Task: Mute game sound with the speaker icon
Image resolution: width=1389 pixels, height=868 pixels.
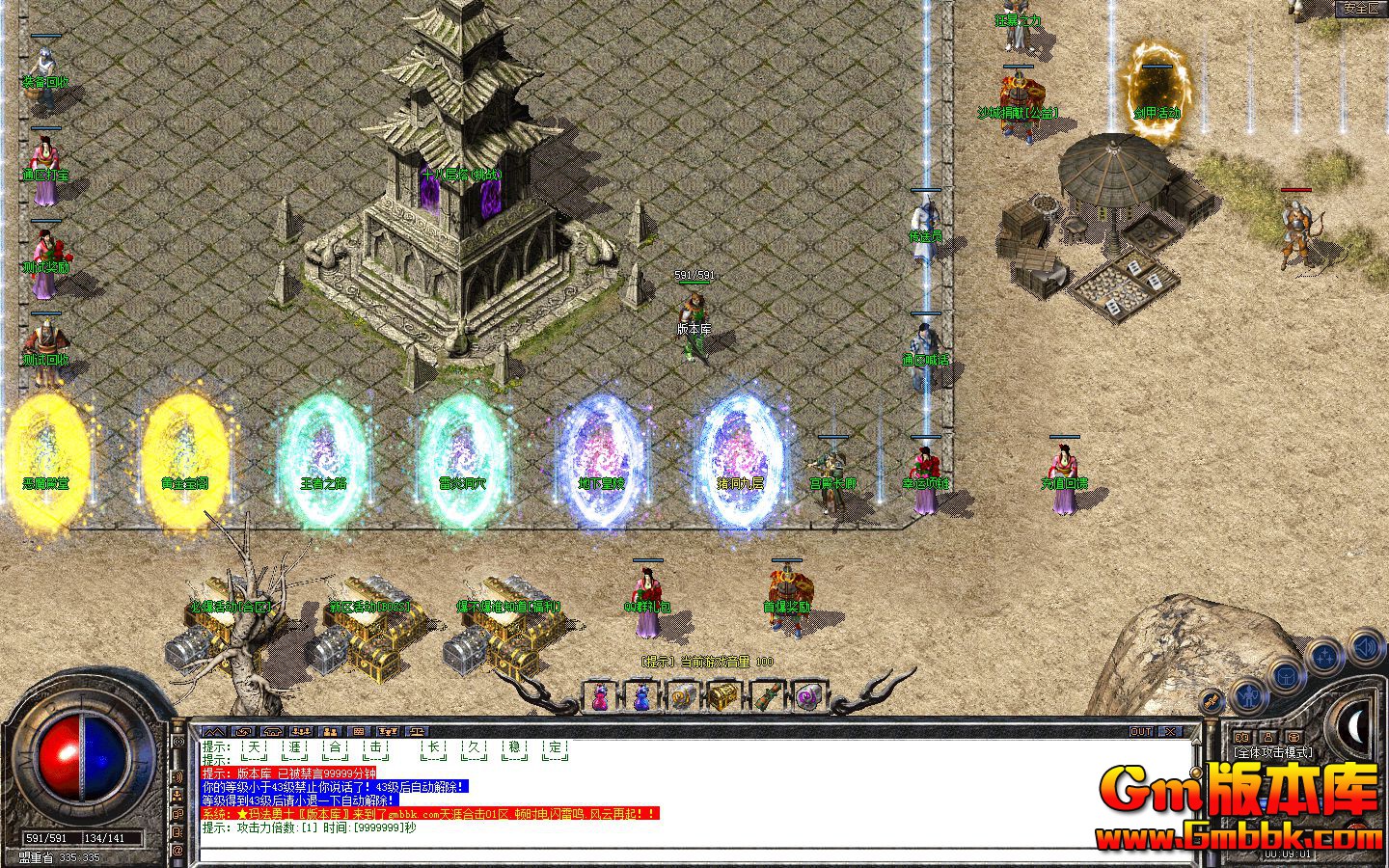Action: click(x=1362, y=648)
